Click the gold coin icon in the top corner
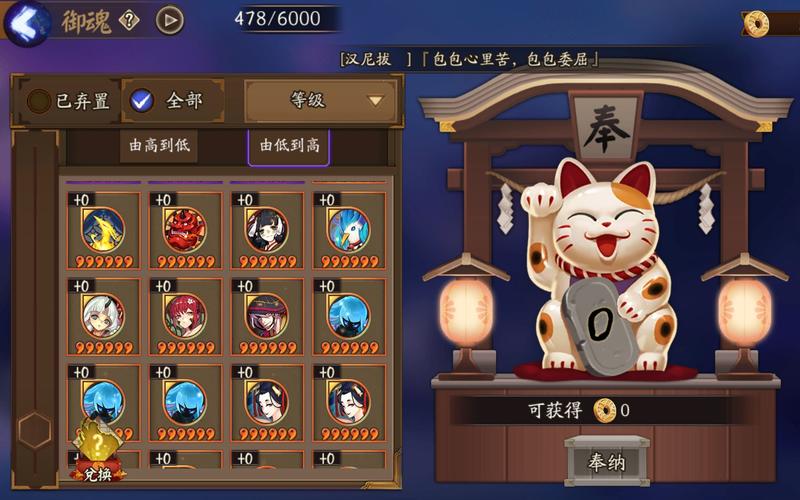Viewport: 800px width, 500px height. point(757,23)
